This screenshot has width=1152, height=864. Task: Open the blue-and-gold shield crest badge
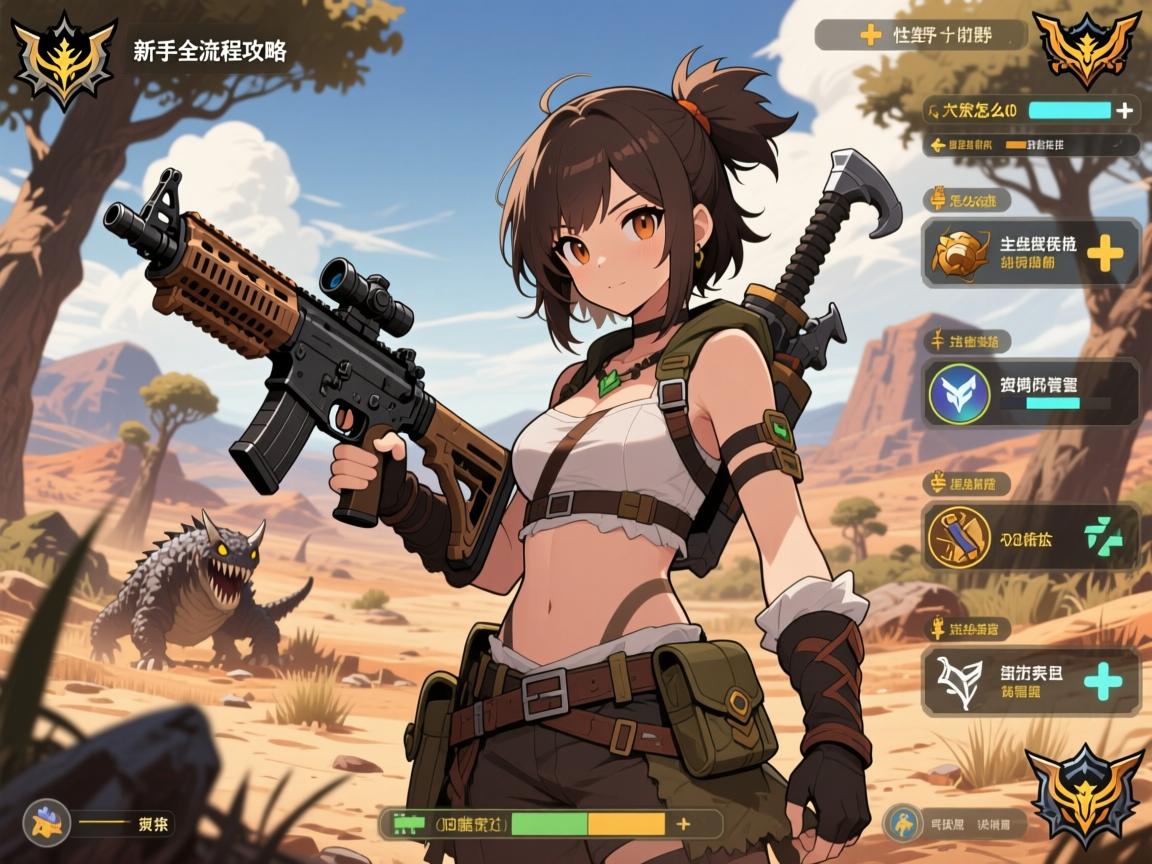click(1085, 795)
